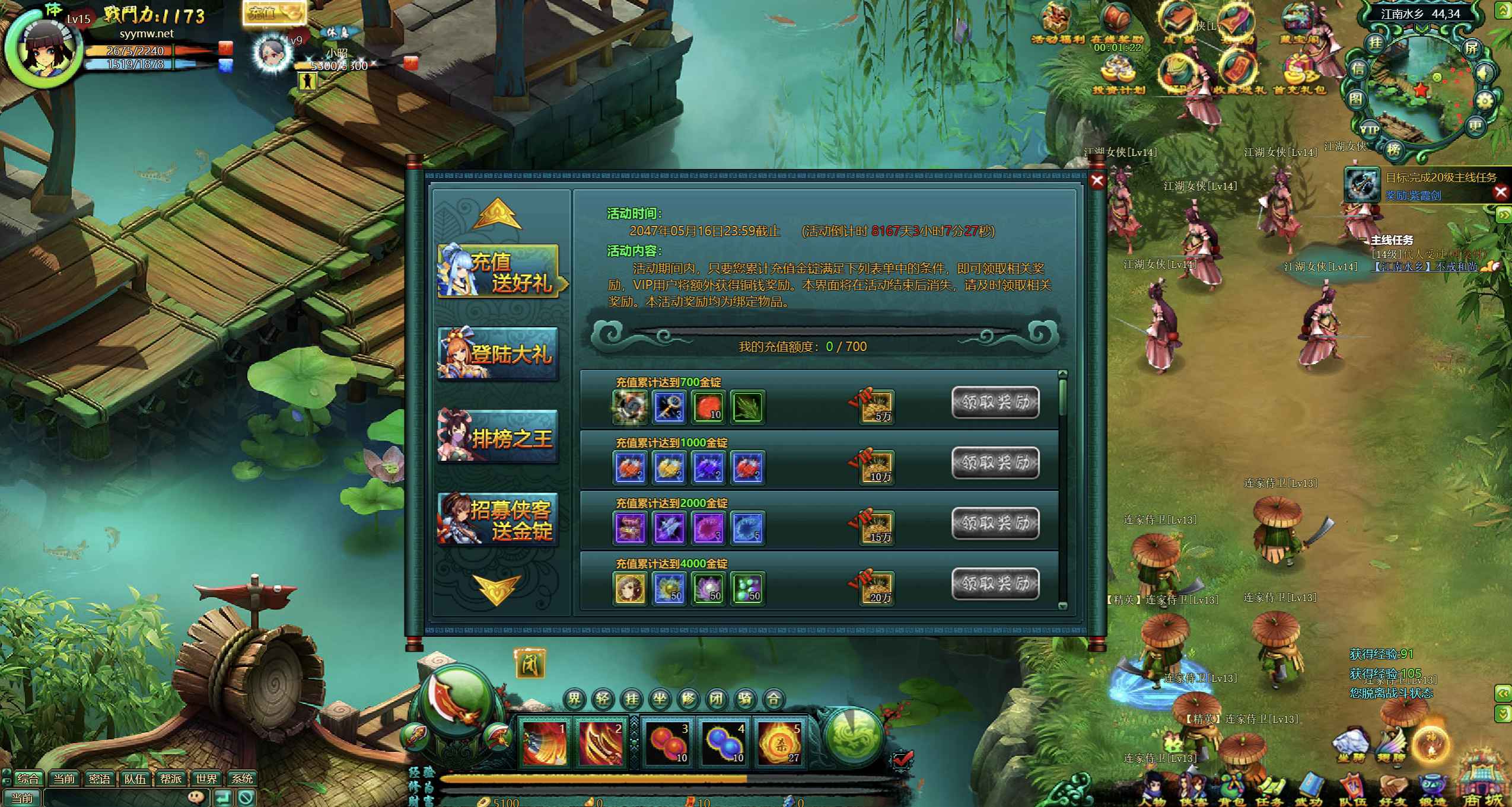Select the 登陆大礼 login gift tab
1512x807 pixels.
tap(498, 354)
